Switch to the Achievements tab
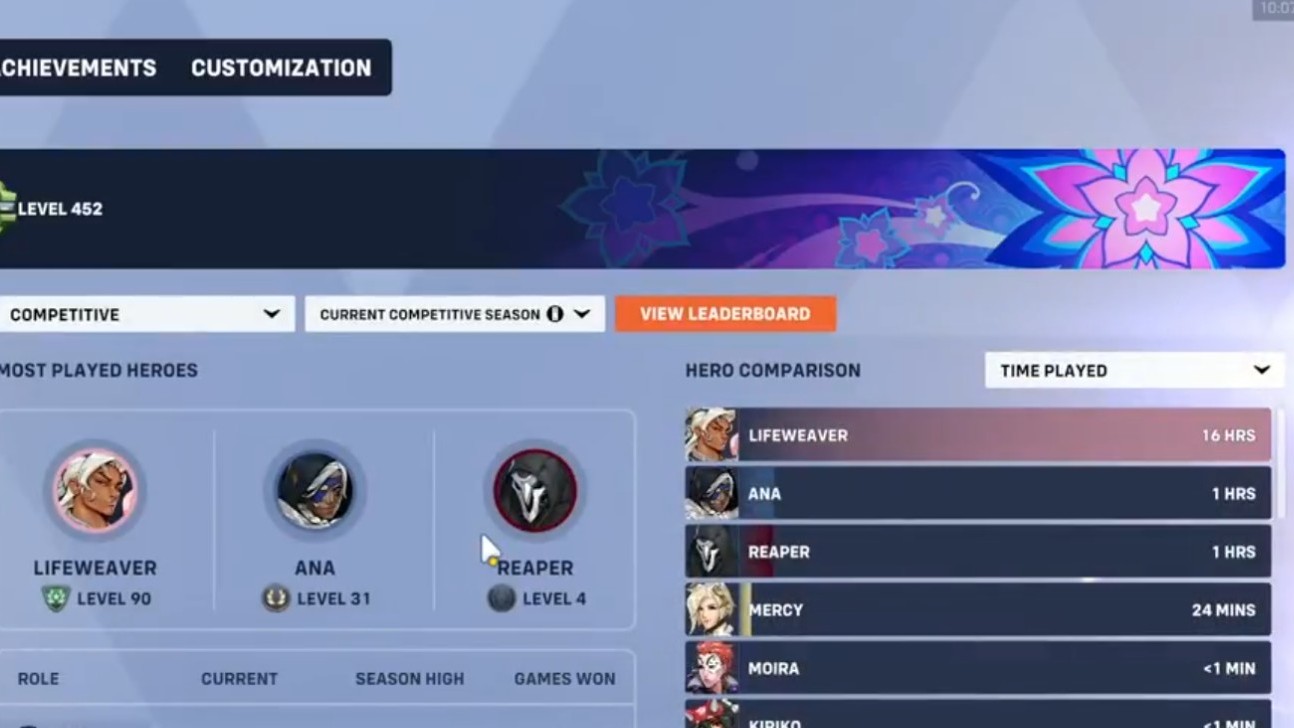 pos(78,68)
